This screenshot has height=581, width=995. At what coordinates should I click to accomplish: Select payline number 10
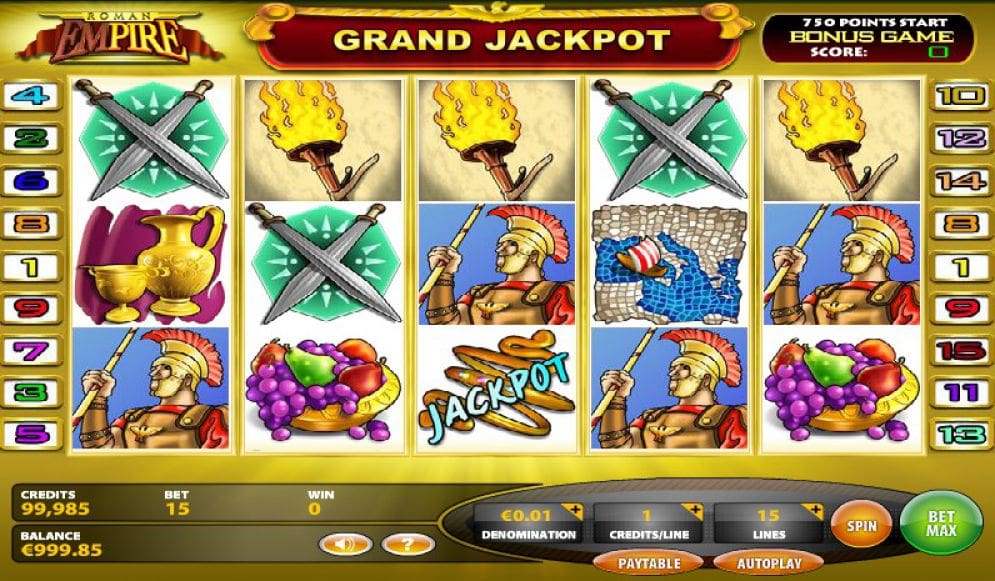coord(960,96)
